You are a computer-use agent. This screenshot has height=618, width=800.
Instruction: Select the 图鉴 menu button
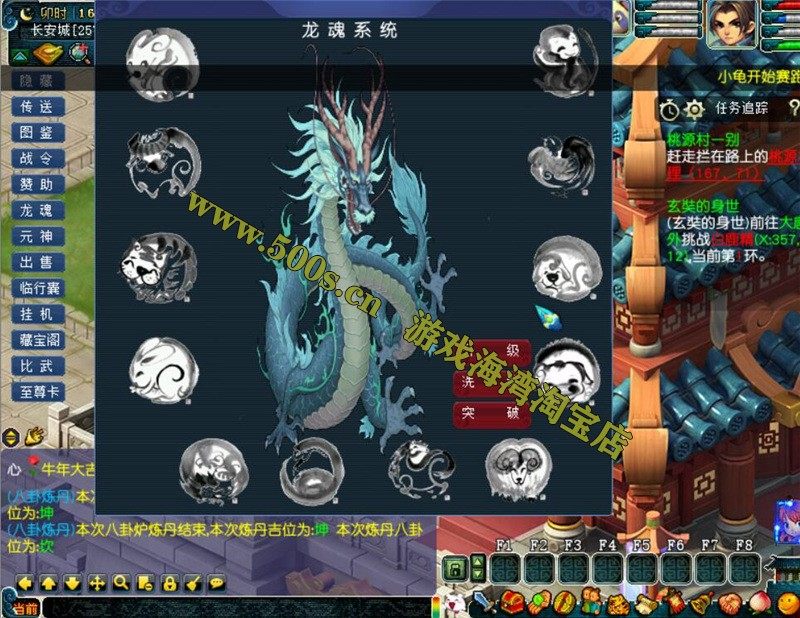pos(37,132)
